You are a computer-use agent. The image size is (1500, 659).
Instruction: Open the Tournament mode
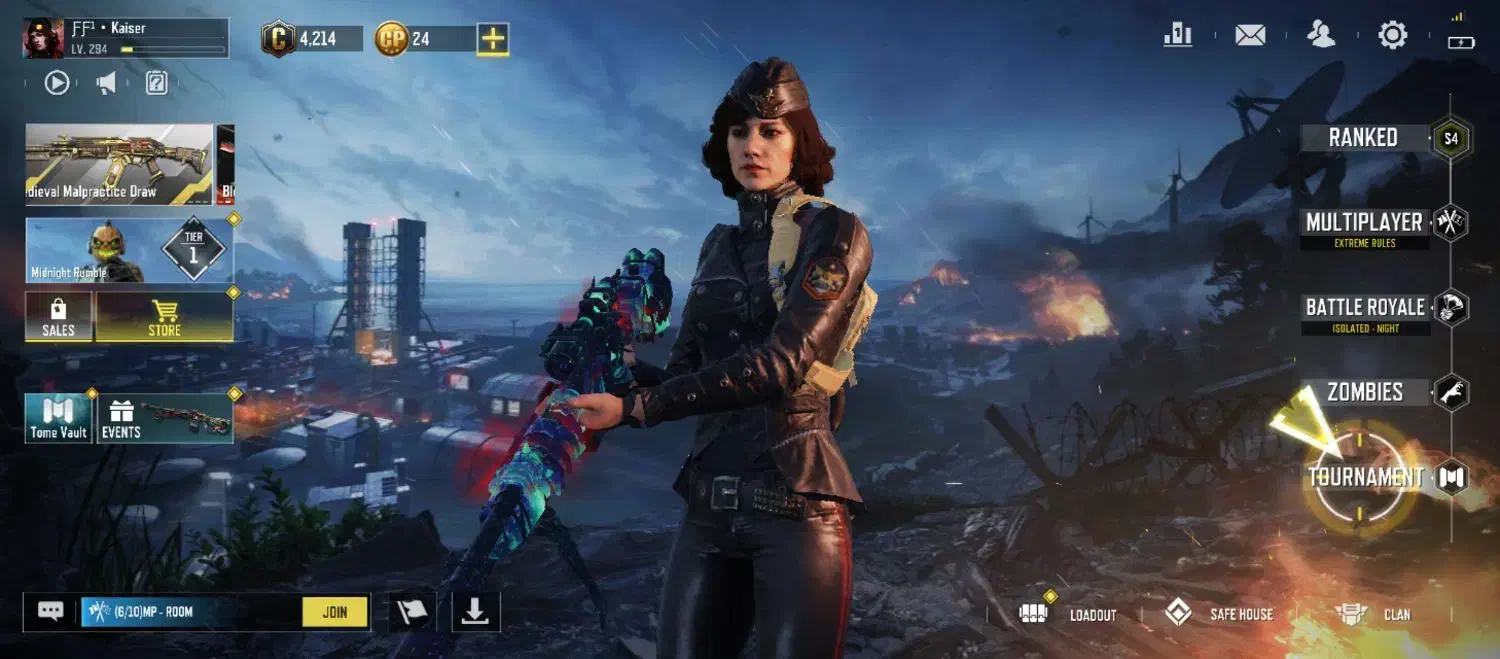click(1366, 477)
